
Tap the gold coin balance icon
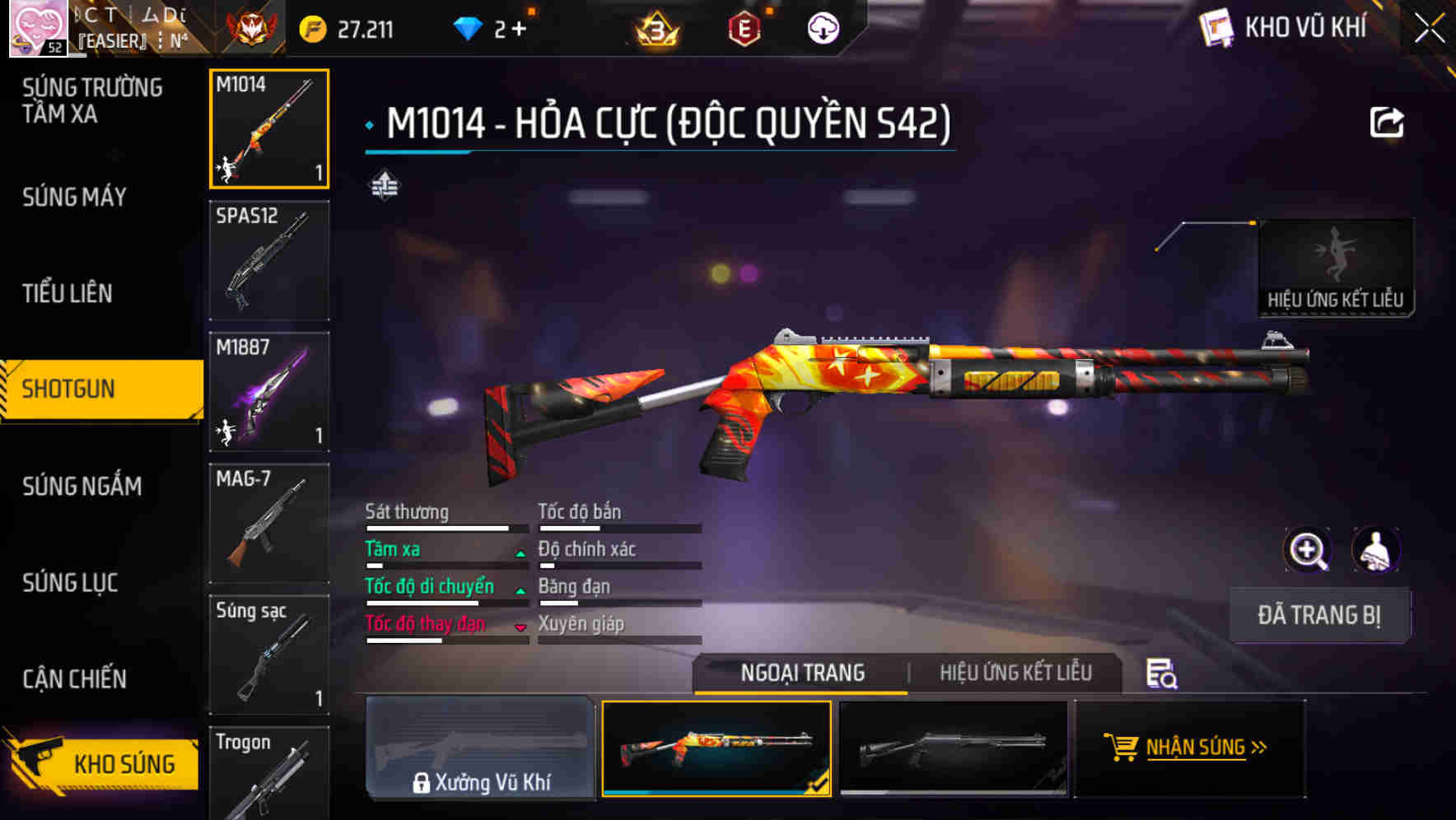pos(311,27)
